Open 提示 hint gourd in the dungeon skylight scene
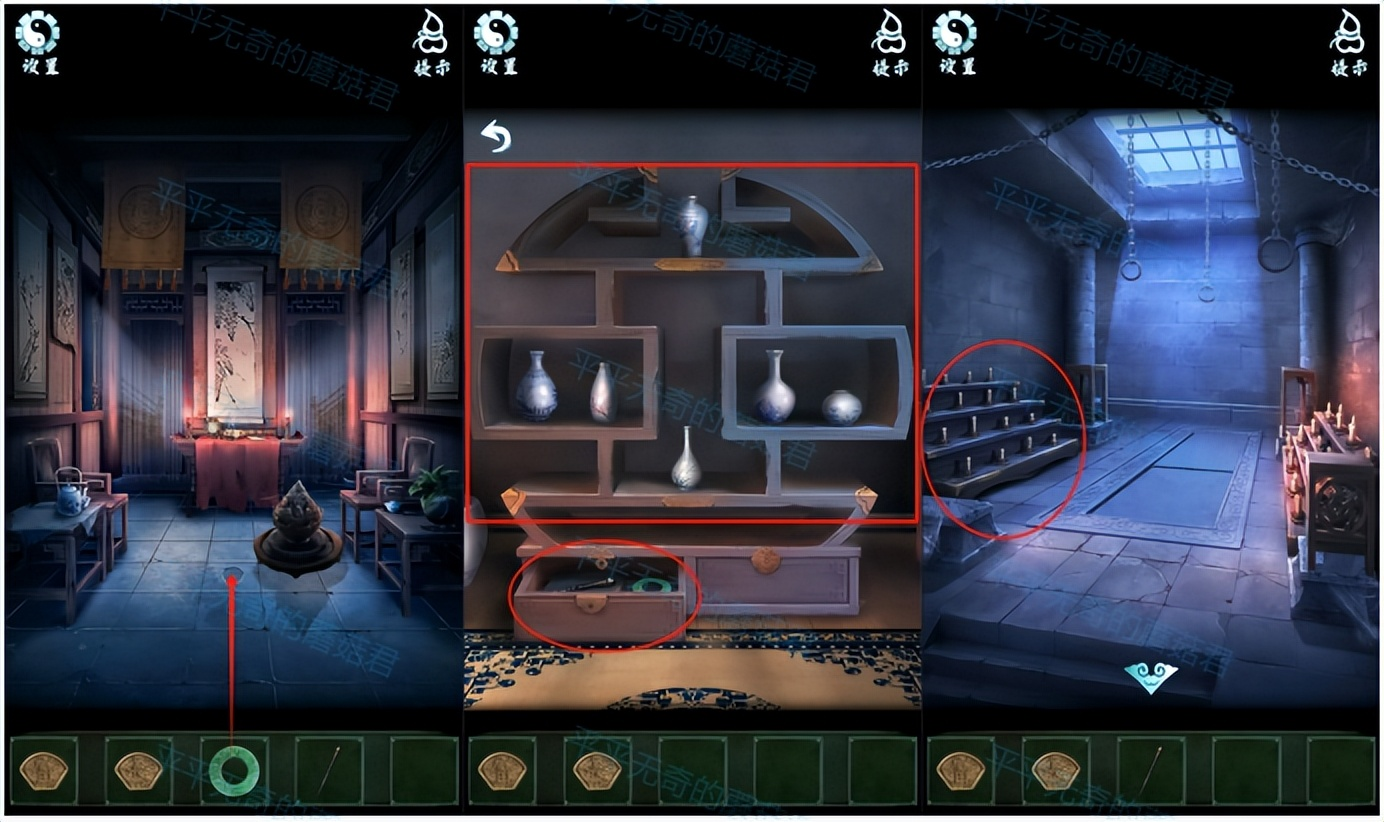1384x822 pixels. [x=1347, y=42]
